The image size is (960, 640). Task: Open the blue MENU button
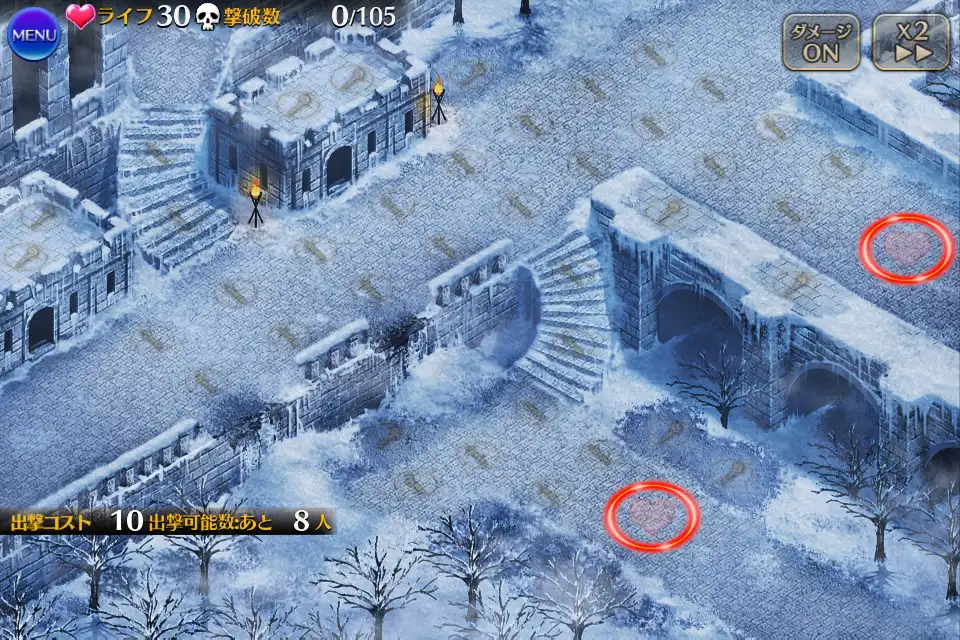pos(34,35)
